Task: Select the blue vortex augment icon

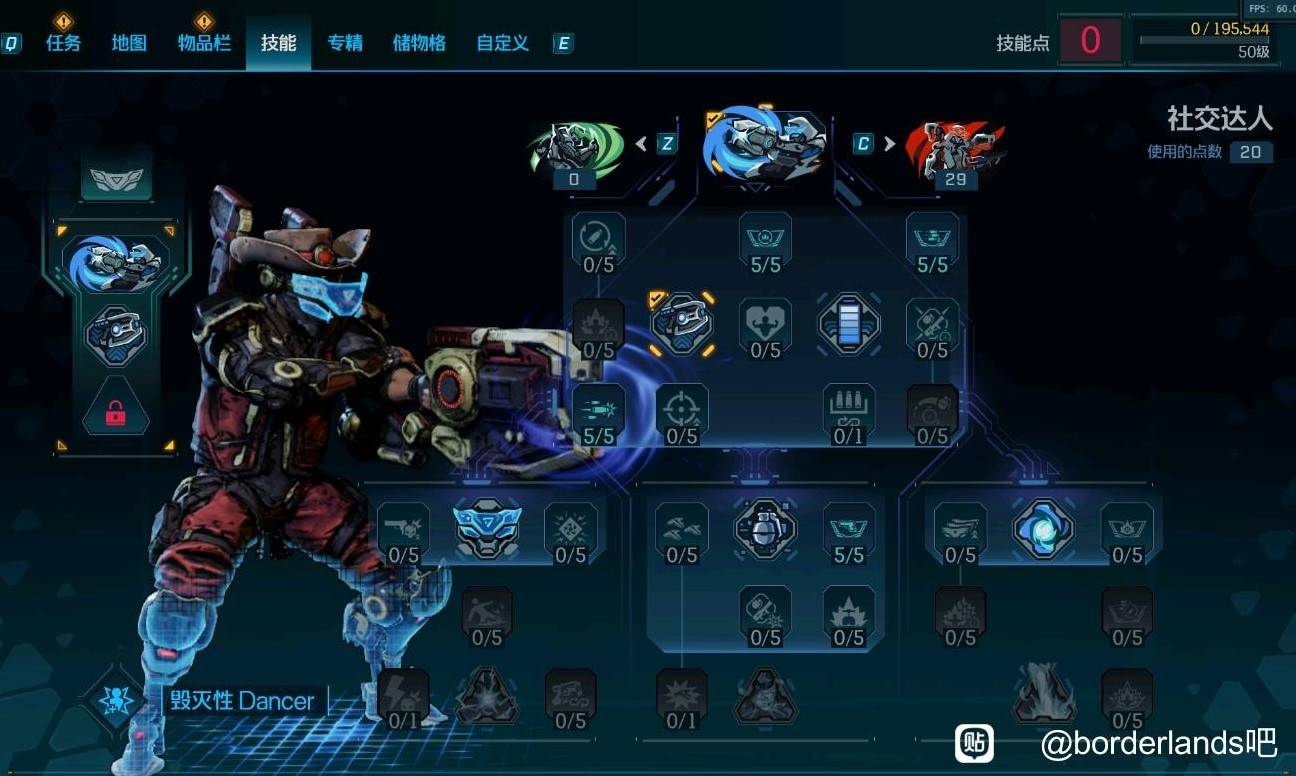Action: pos(1043,528)
